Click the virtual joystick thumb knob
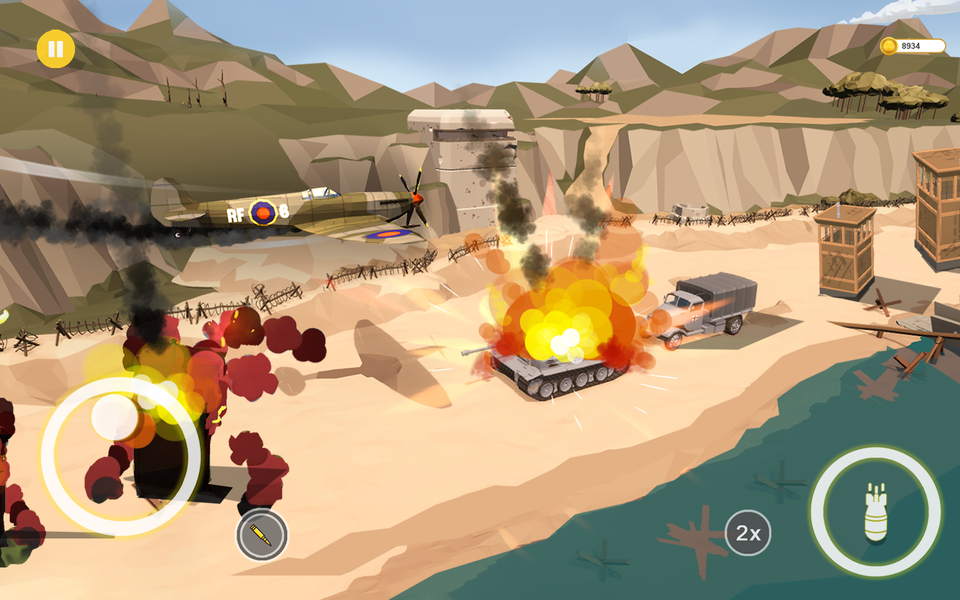 (116, 418)
